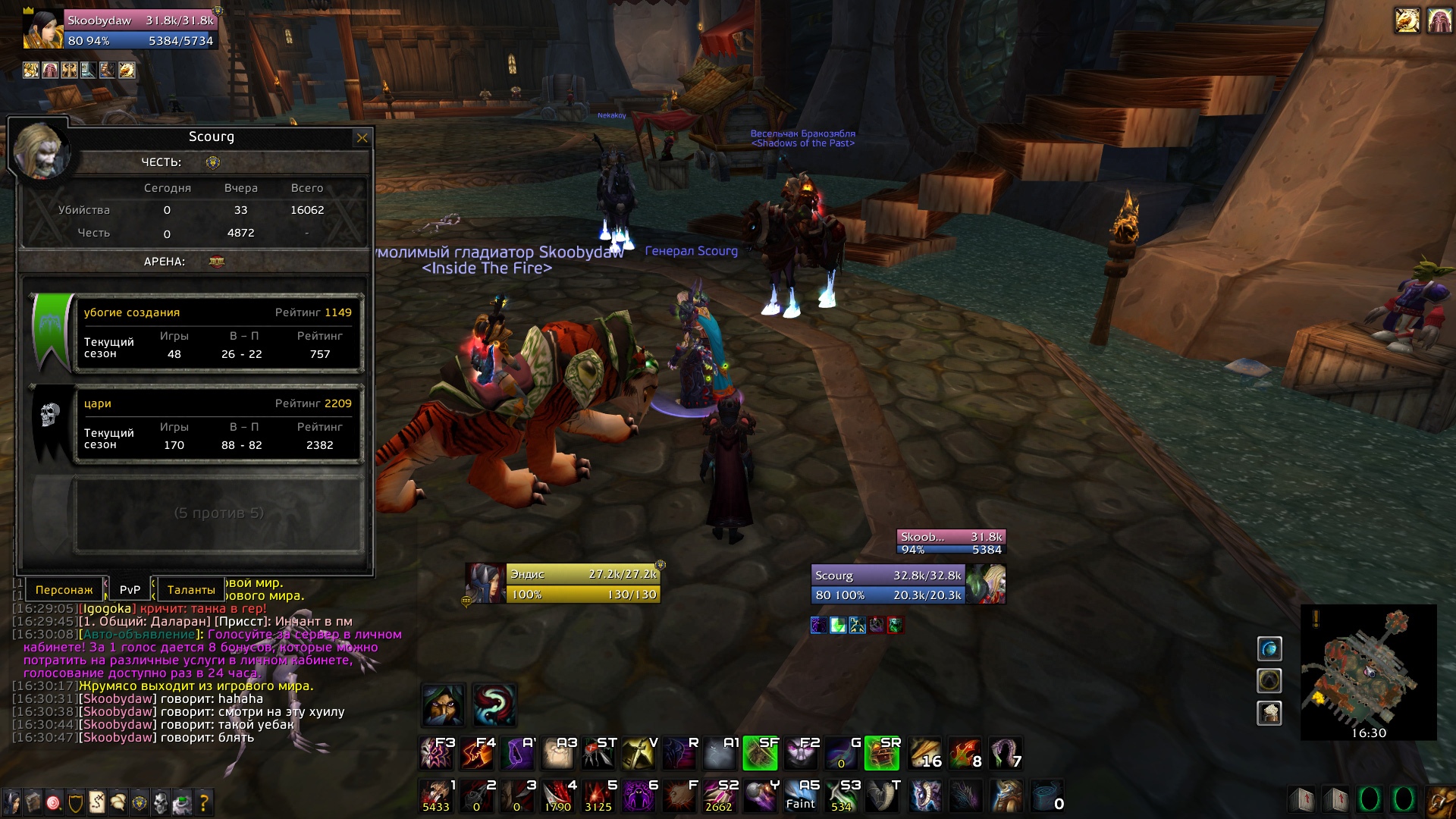The image size is (1456, 819).
Task: Open the map scroll micro button
Action: (96, 802)
